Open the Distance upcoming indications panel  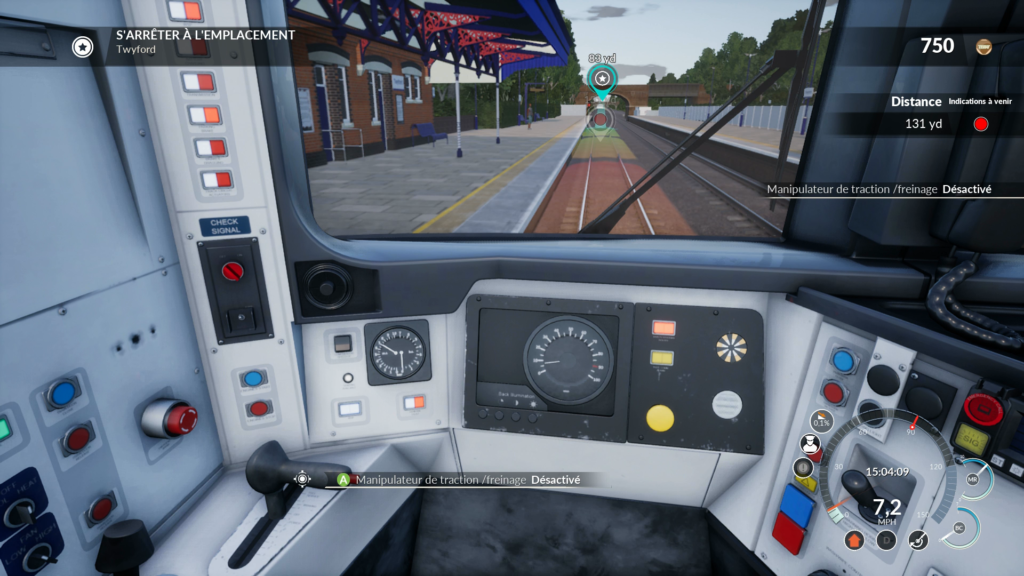coord(916,101)
